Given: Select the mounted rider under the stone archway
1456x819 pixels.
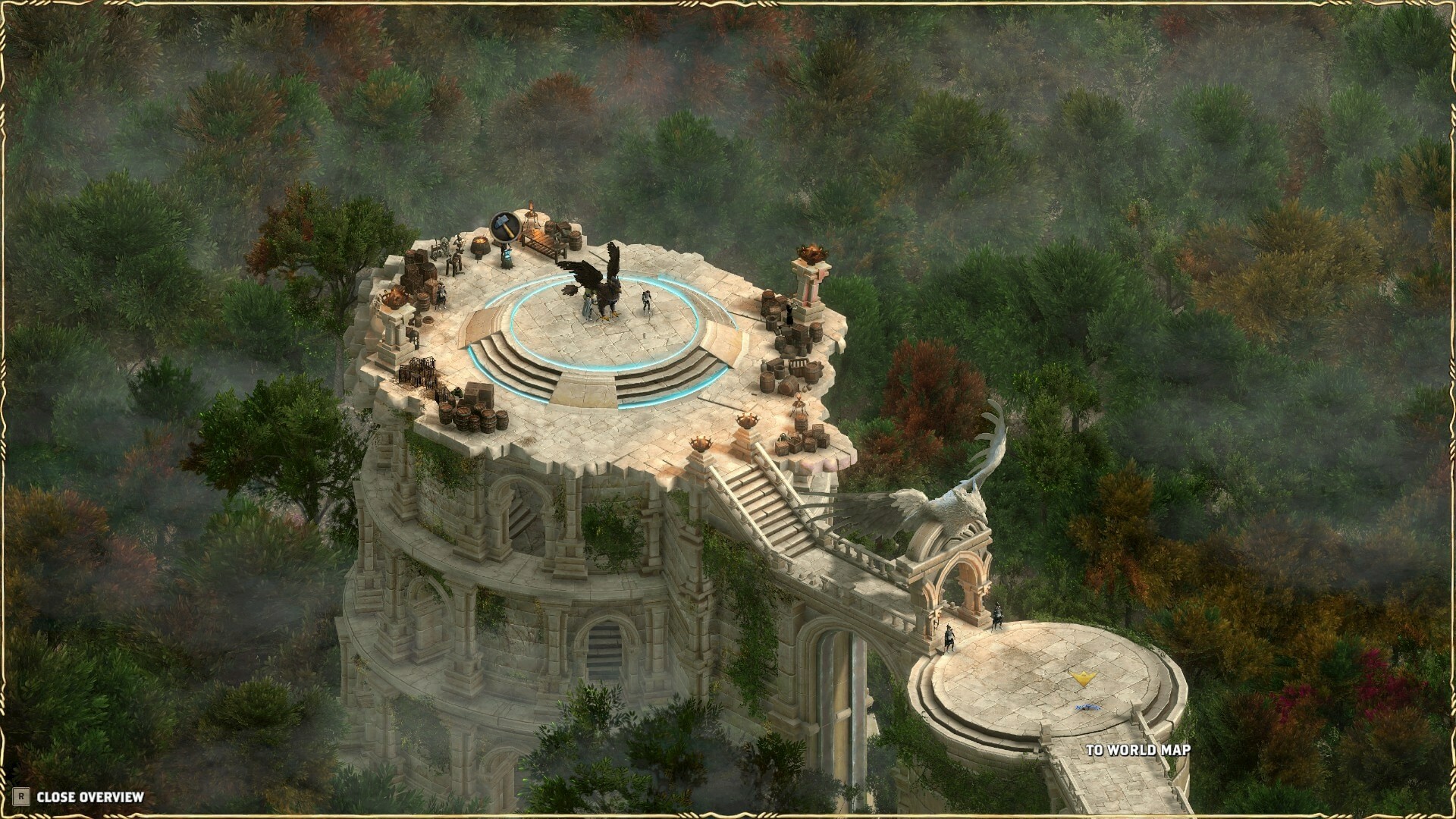Looking at the screenshot, I should [x=996, y=615].
